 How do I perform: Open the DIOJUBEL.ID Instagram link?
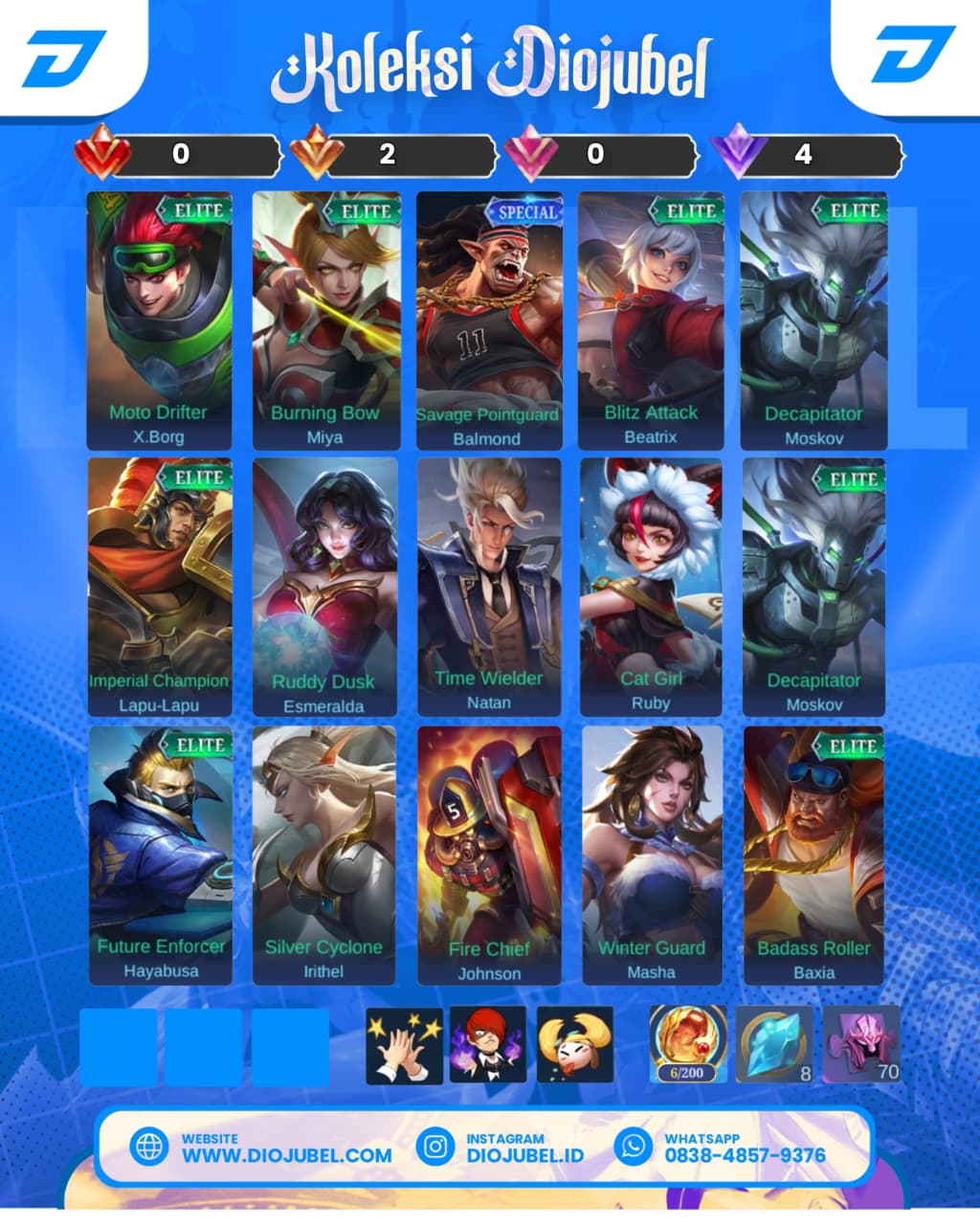point(524,1154)
